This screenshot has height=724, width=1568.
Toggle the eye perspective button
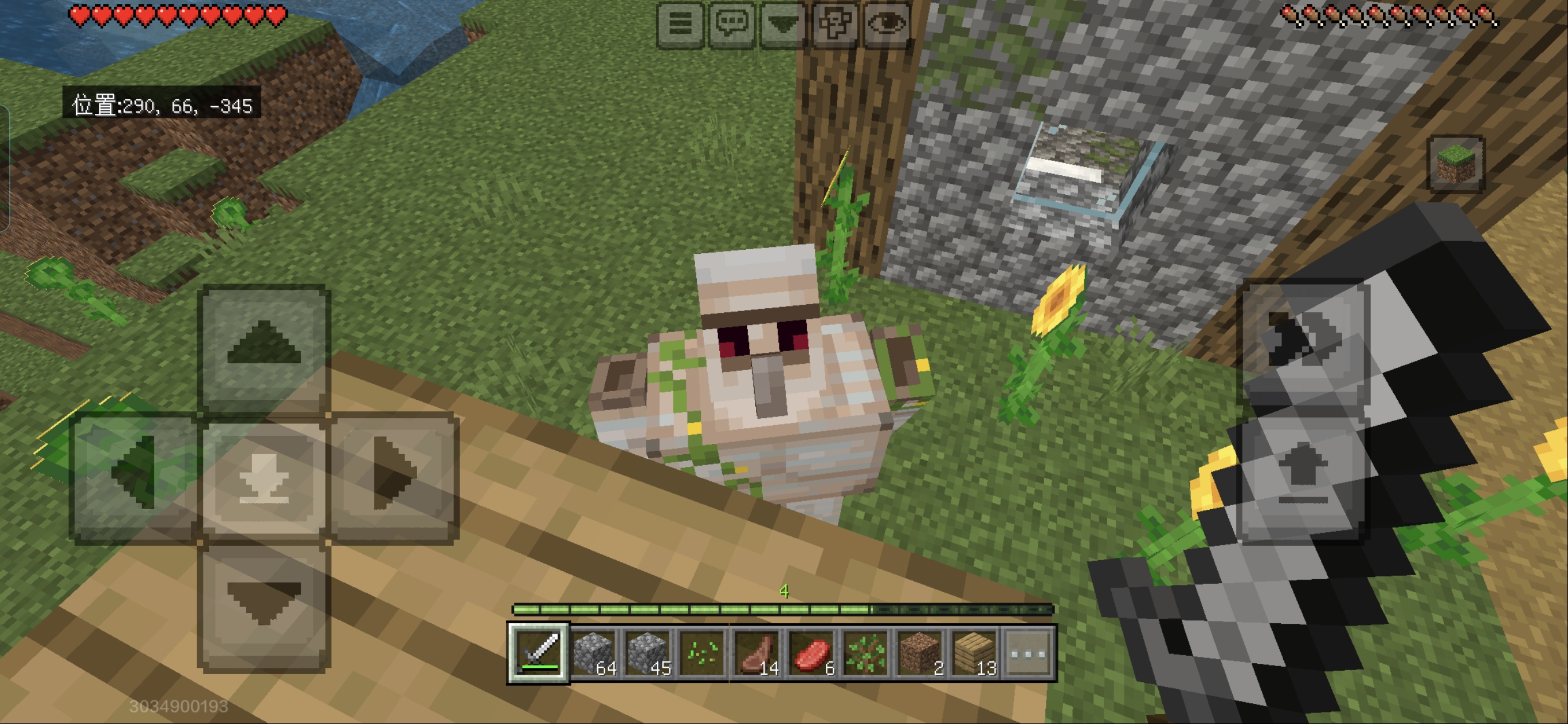point(886,24)
